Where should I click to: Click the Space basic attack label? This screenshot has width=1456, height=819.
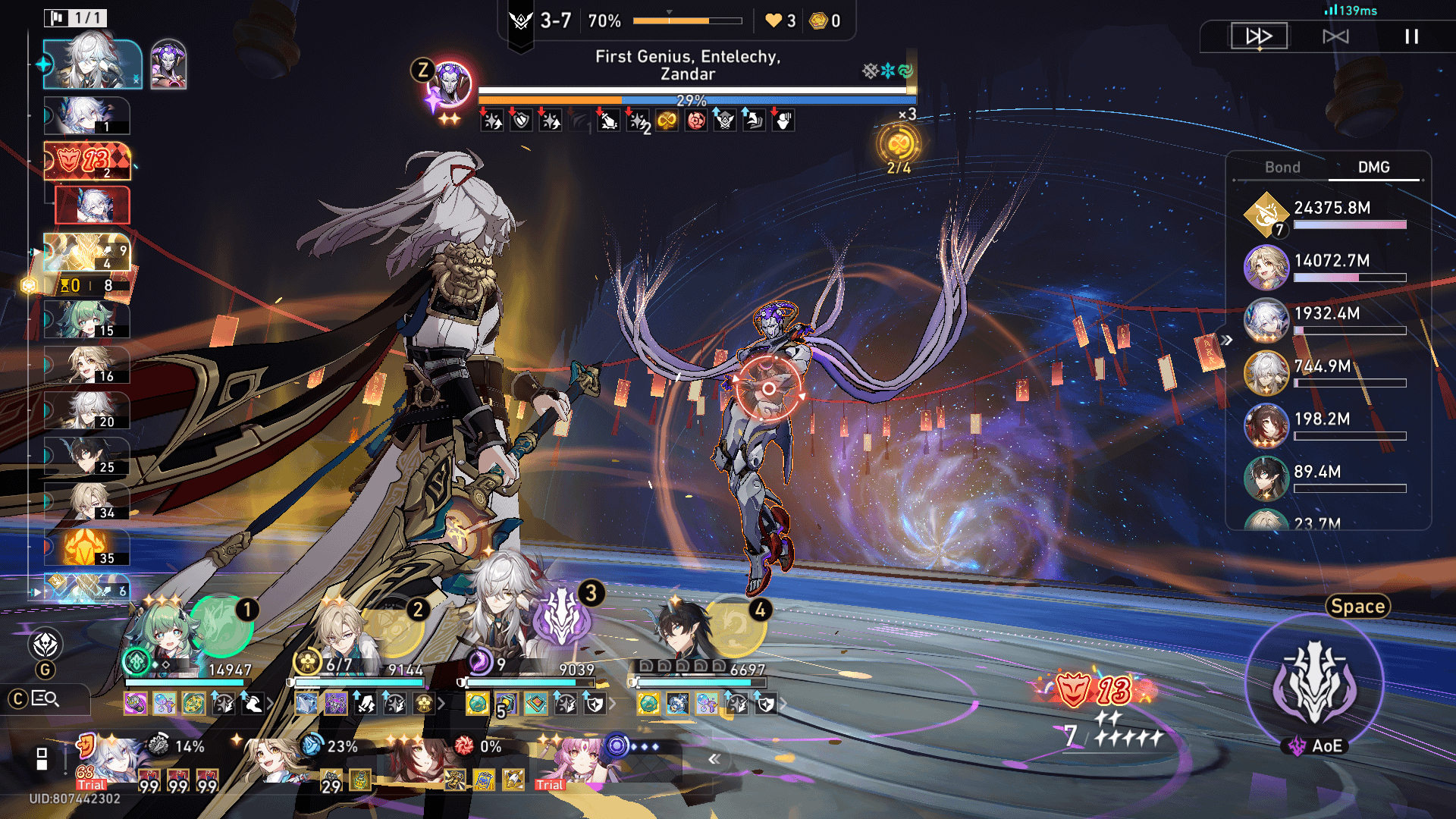click(x=1357, y=607)
